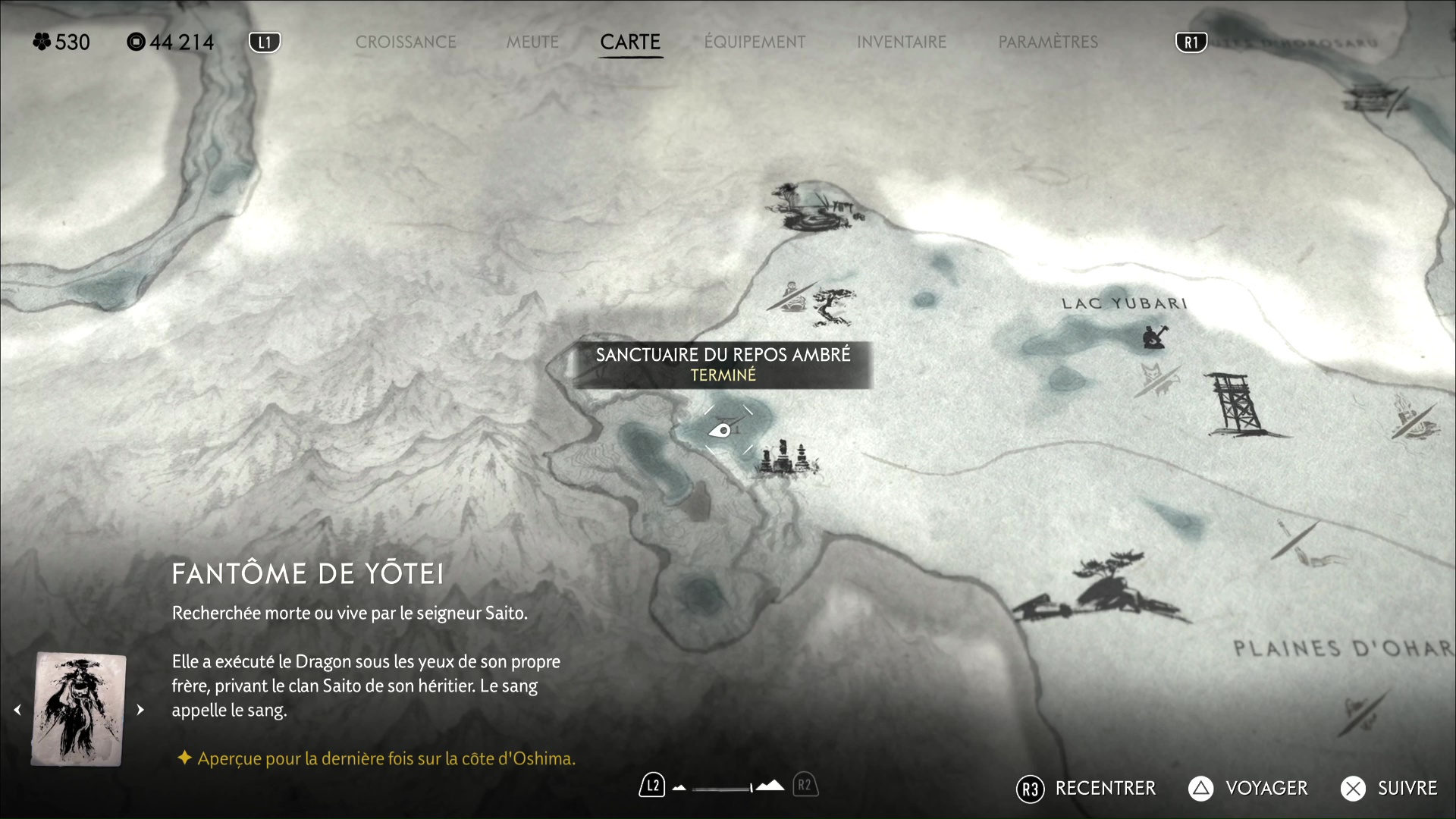
Task: Click the map zoom level slider
Action: tap(724, 787)
